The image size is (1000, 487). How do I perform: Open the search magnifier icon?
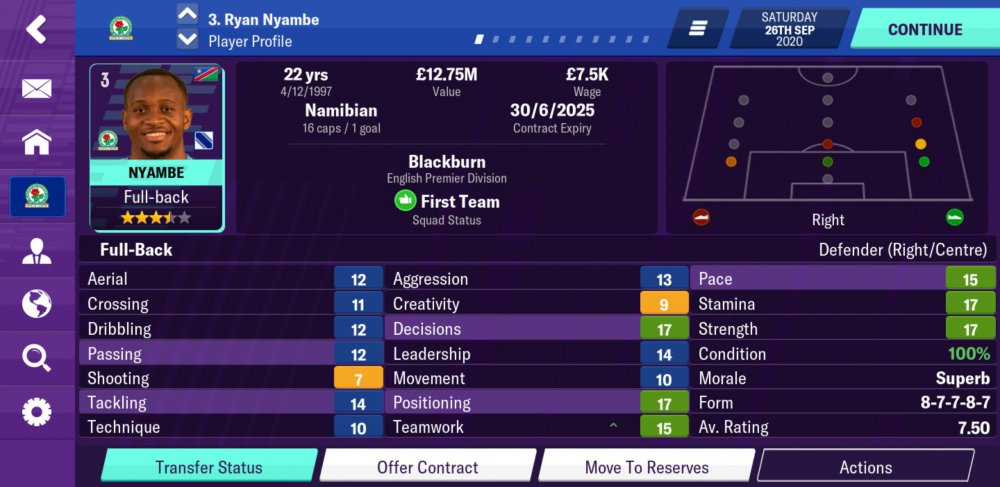(x=36, y=357)
